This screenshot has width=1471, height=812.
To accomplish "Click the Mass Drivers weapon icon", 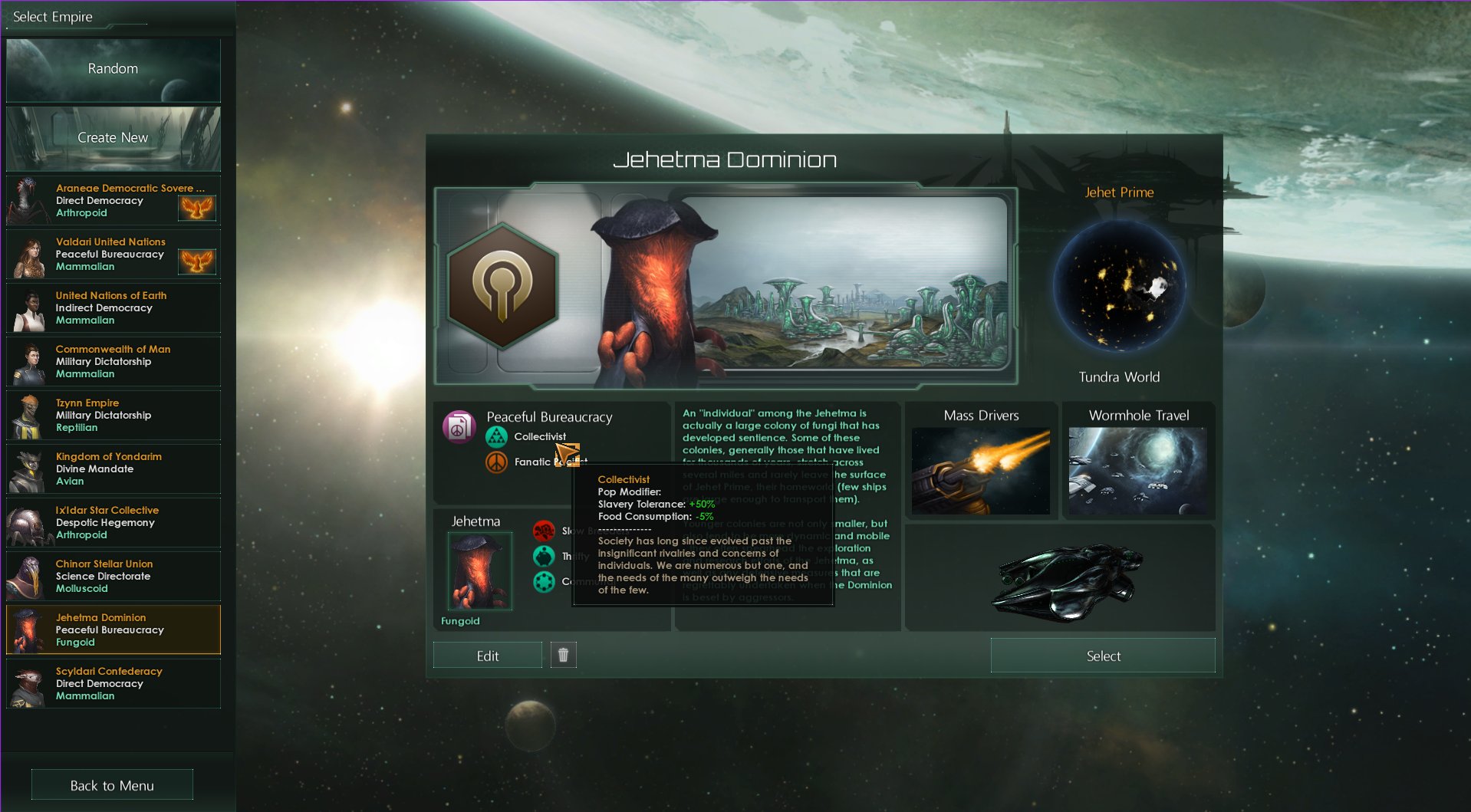I will pos(980,470).
